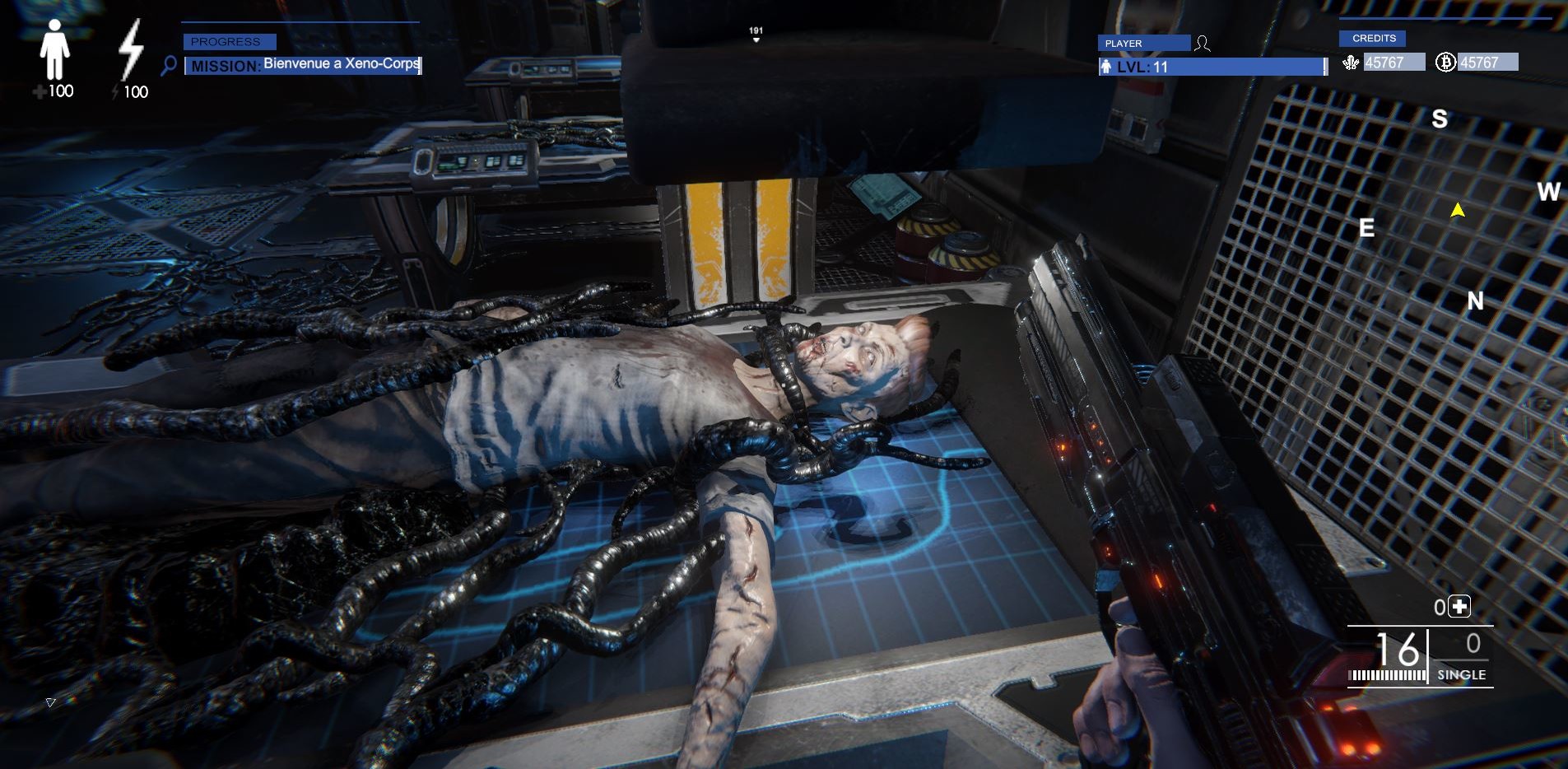Click the Bitcoin currency icon

(1445, 61)
